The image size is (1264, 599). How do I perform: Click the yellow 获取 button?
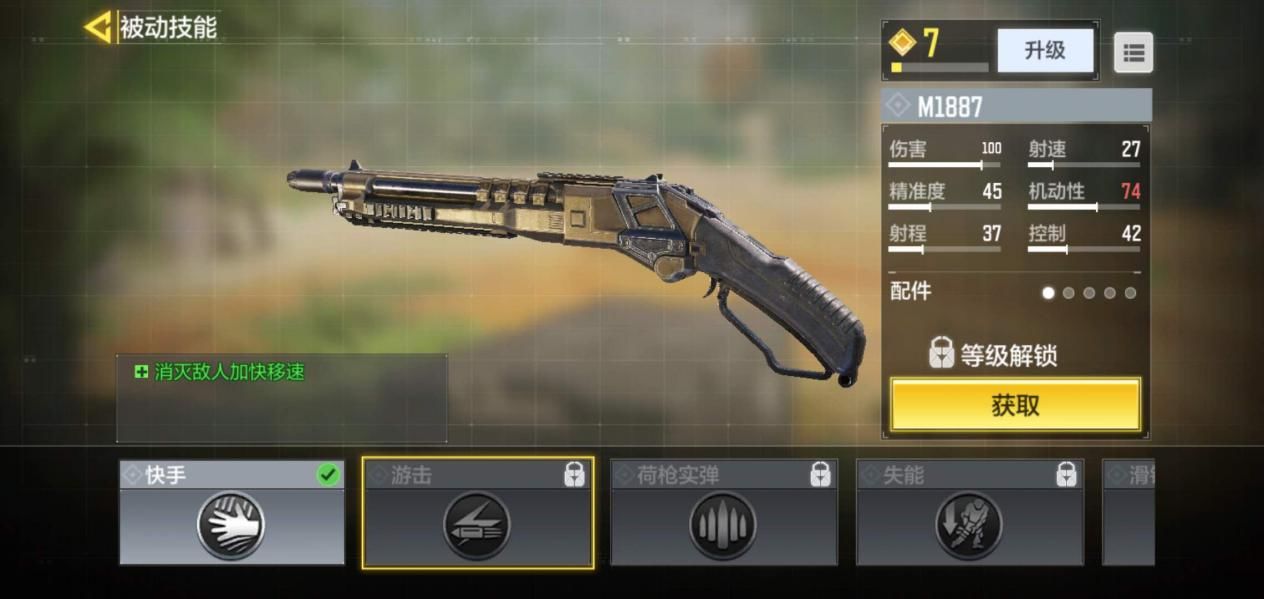click(x=1015, y=405)
